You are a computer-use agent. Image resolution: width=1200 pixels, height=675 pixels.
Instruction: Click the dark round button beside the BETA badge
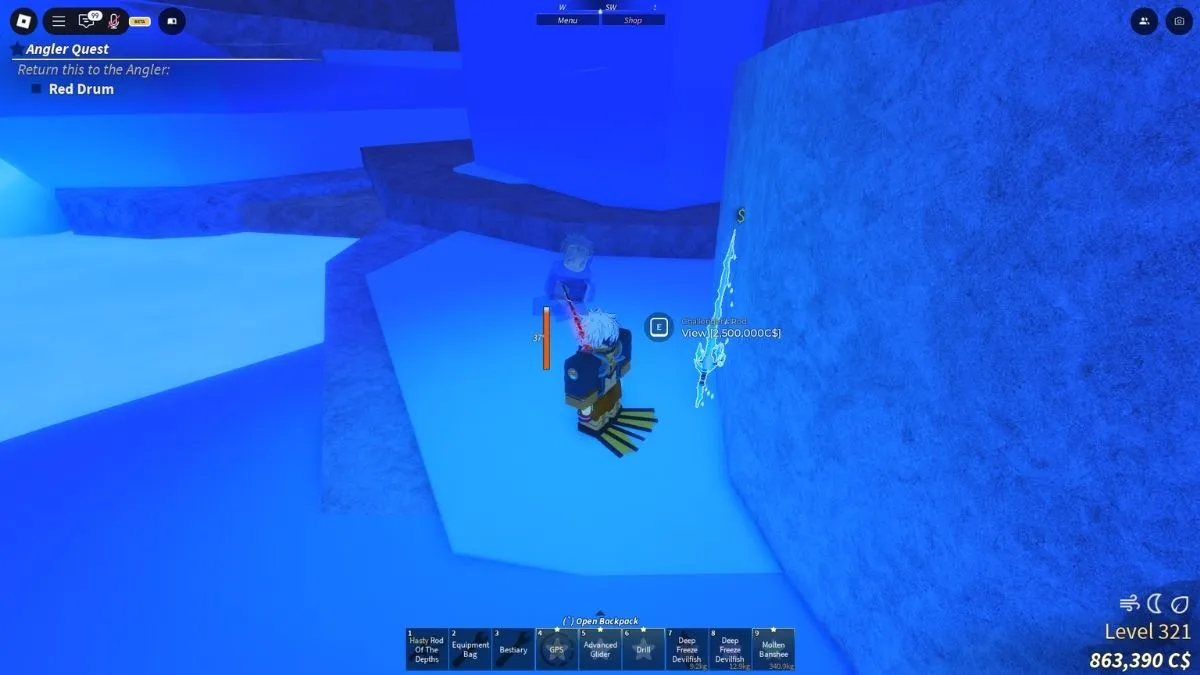point(172,20)
